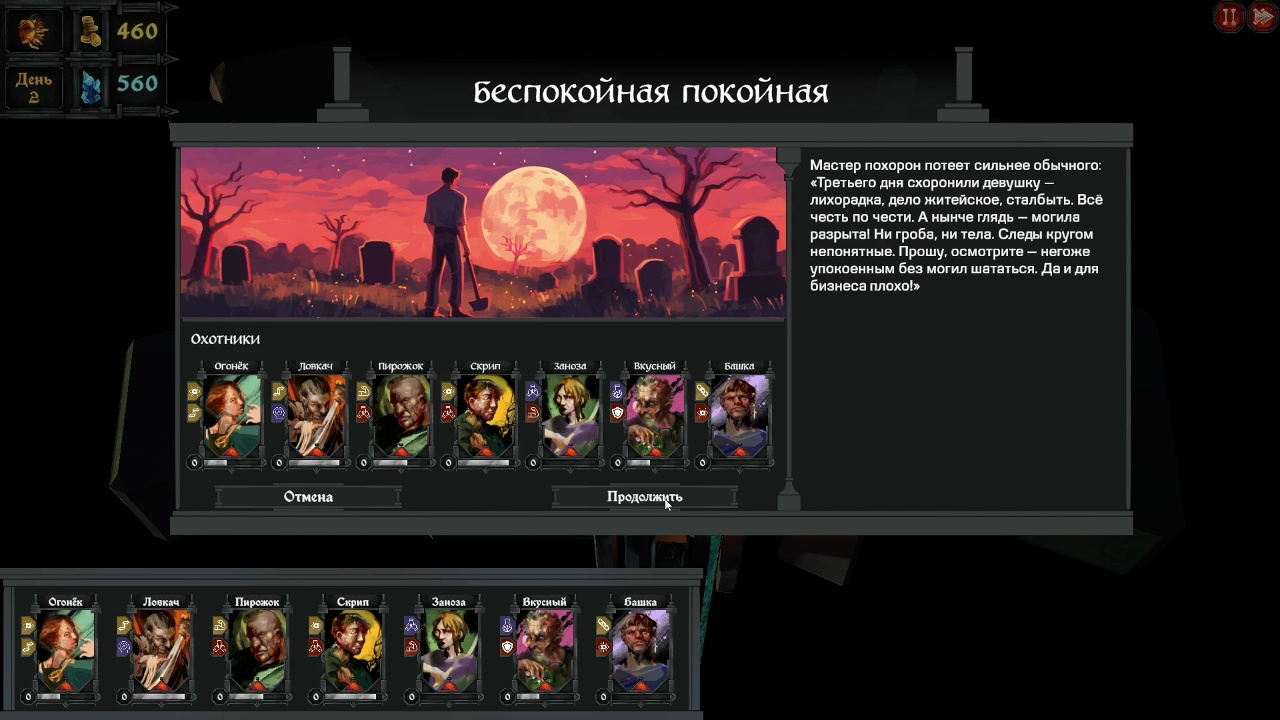Activate the fast-forward speed button

[1262, 17]
